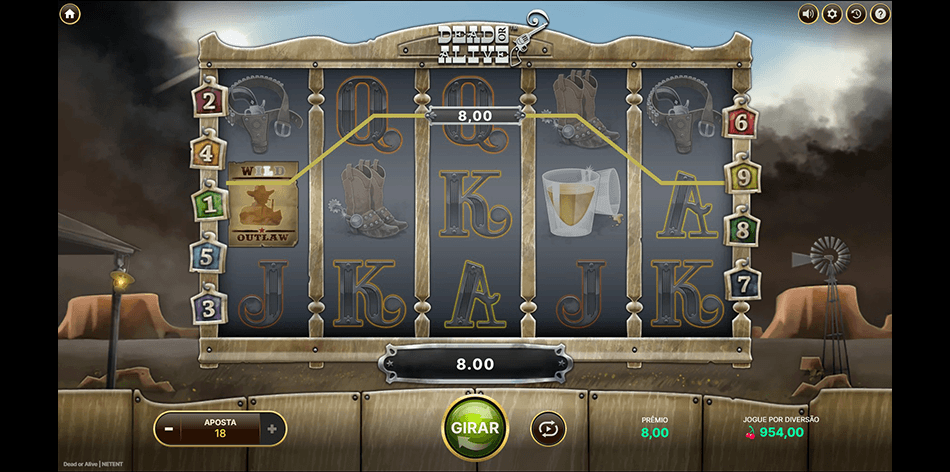Decrease the Aposta bet with minus
The width and height of the screenshot is (950, 472).
point(169,429)
